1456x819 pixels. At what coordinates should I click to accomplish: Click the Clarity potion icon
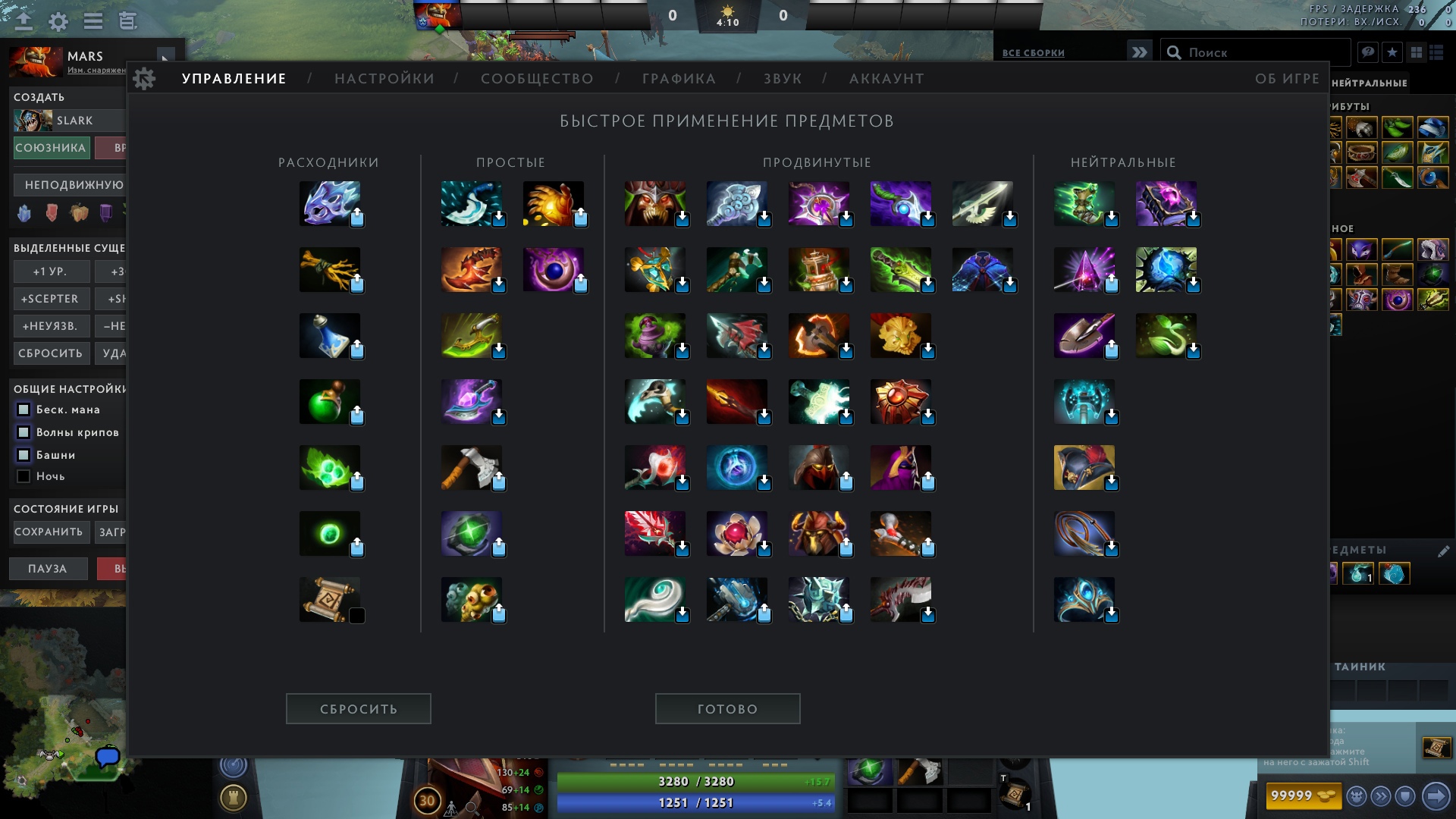330,334
